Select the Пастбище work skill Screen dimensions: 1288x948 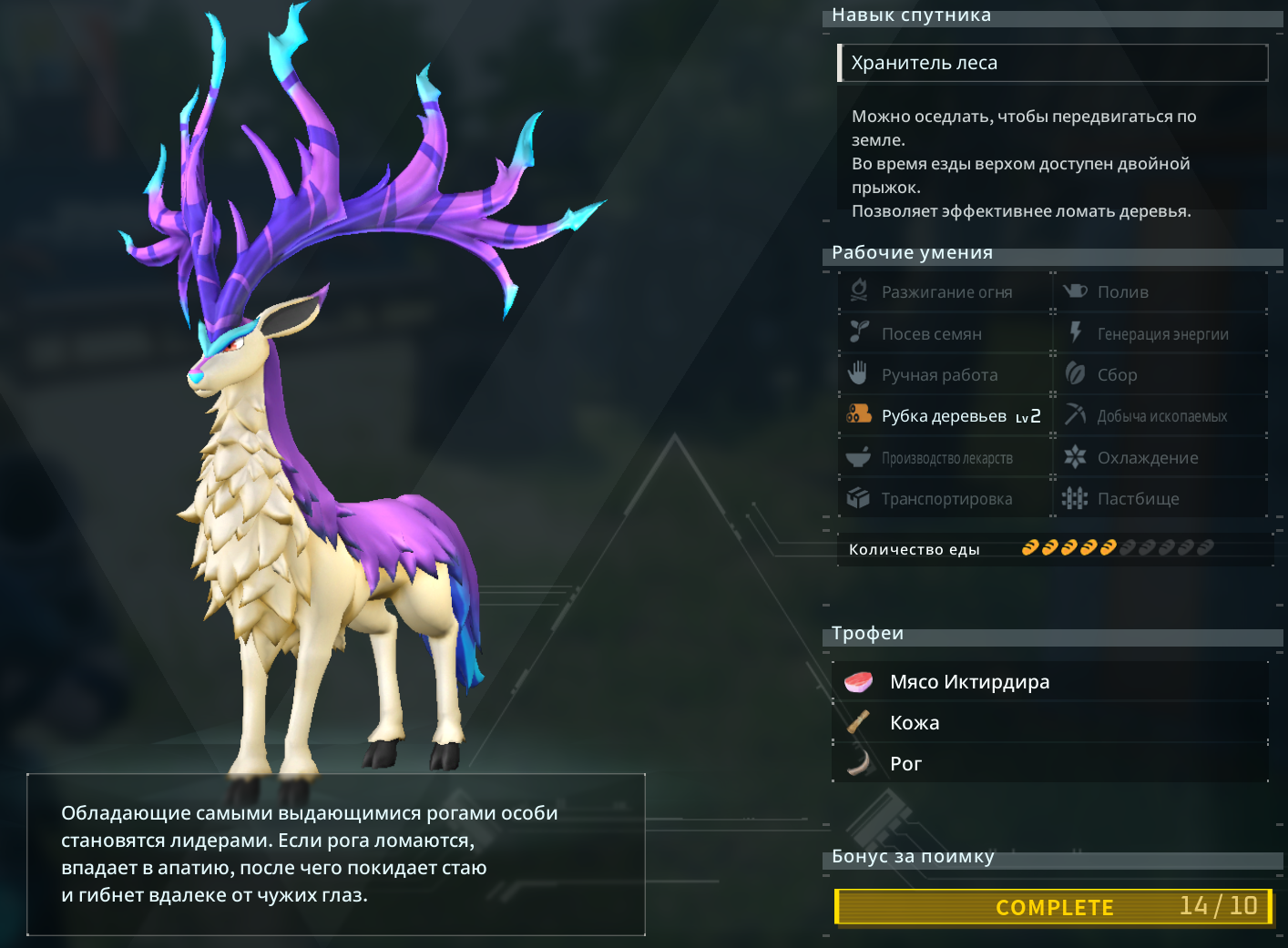point(1160,499)
